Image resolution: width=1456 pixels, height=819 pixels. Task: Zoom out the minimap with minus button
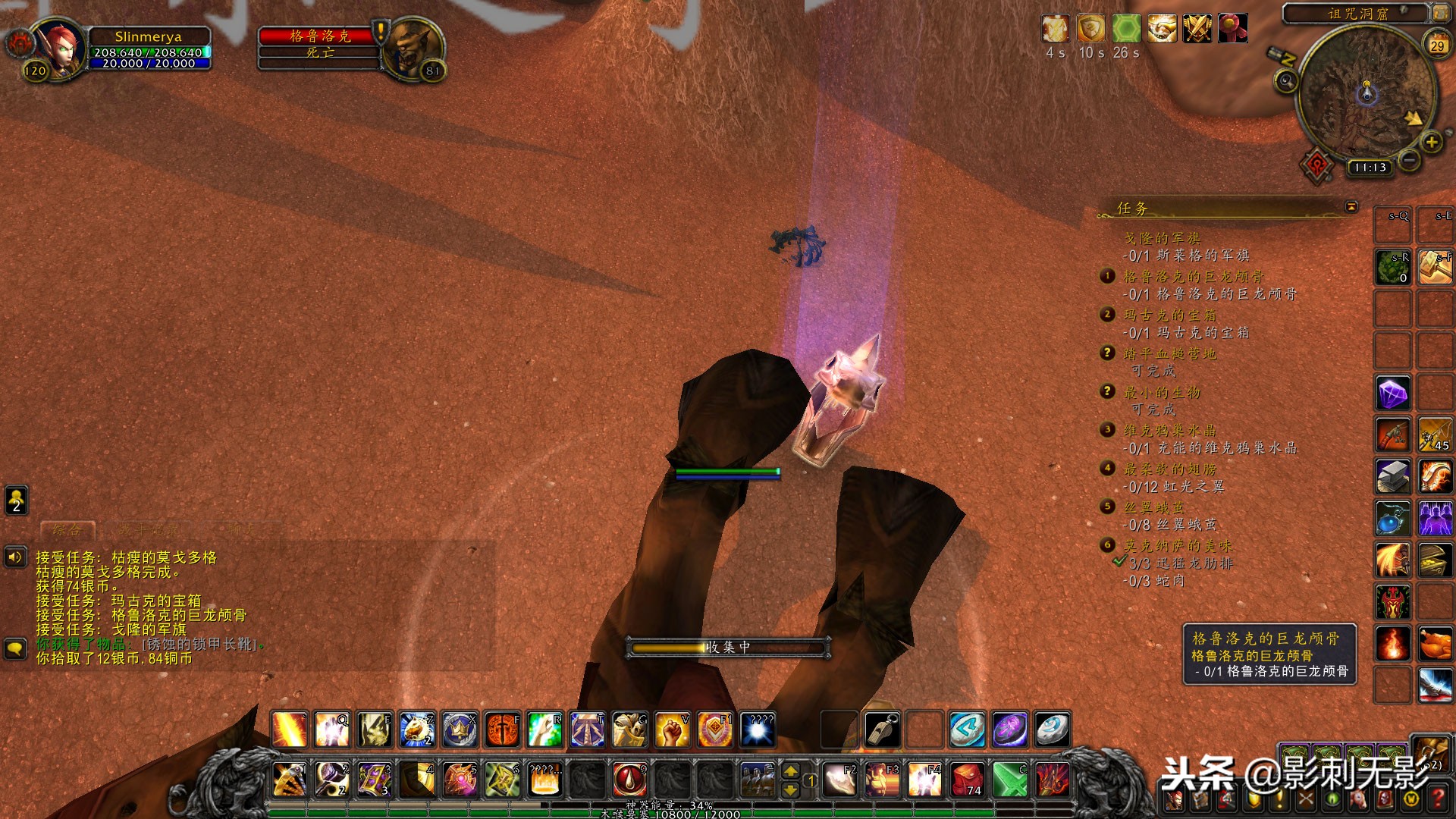coord(1409,160)
